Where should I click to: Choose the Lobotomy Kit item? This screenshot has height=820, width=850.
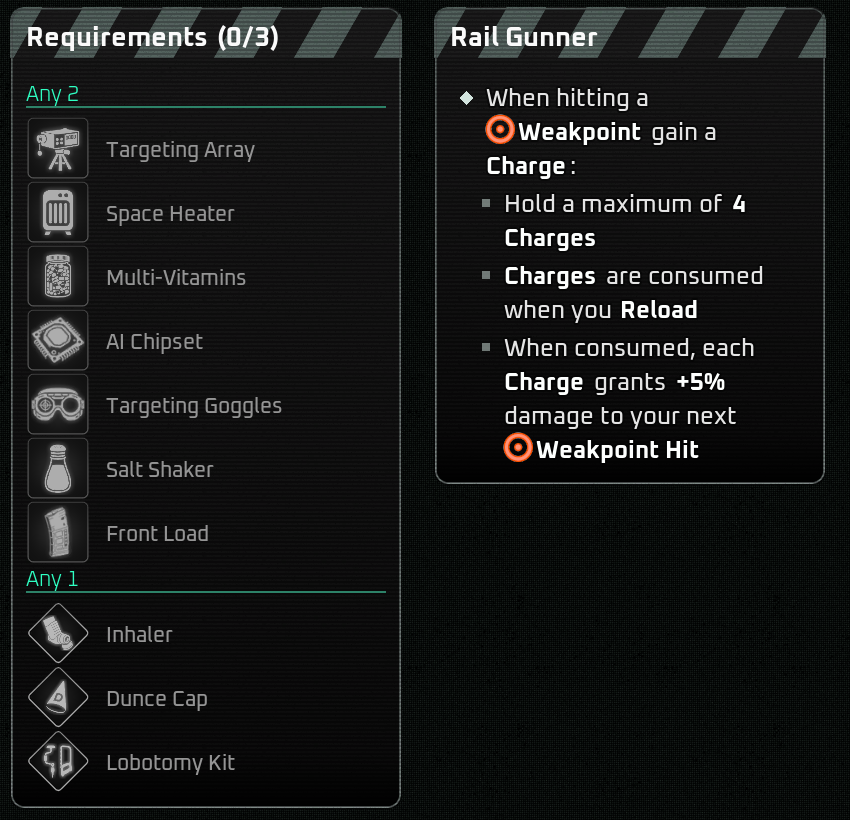pyautogui.click(x=170, y=763)
